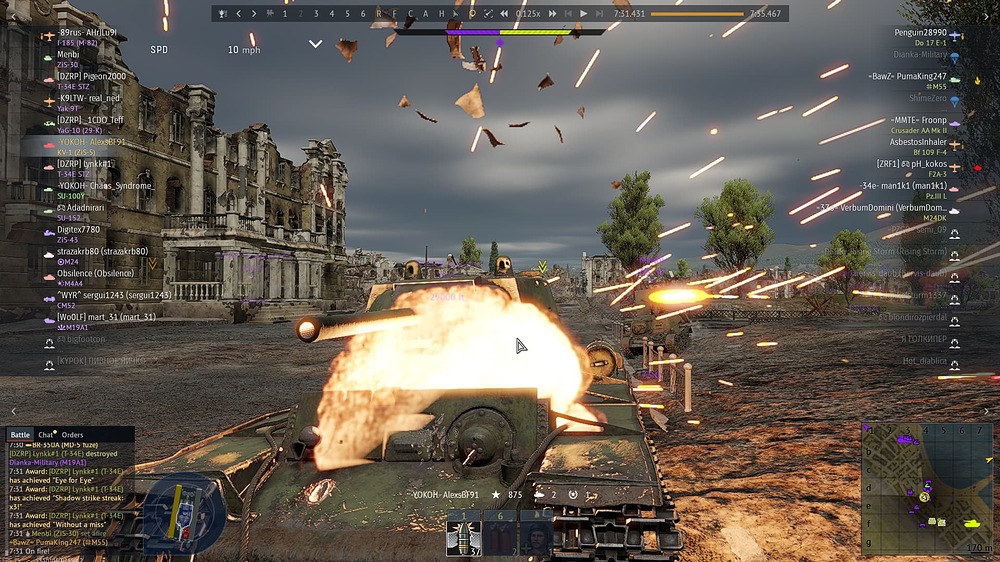The width and height of the screenshot is (1000, 562).
Task: Switch to next player with right arrow
Action: pos(254,14)
